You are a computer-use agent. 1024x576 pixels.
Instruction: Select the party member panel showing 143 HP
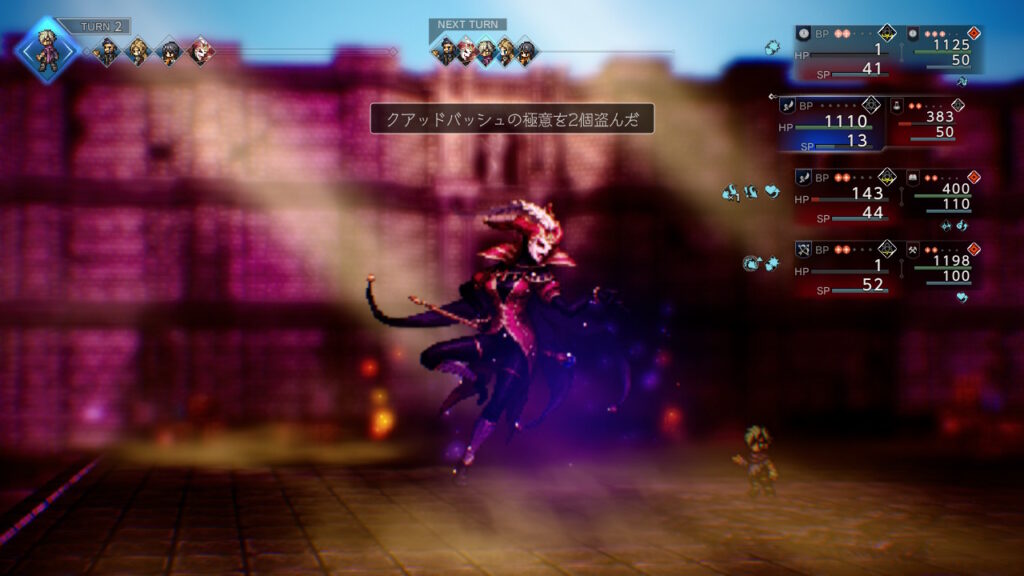(844, 195)
